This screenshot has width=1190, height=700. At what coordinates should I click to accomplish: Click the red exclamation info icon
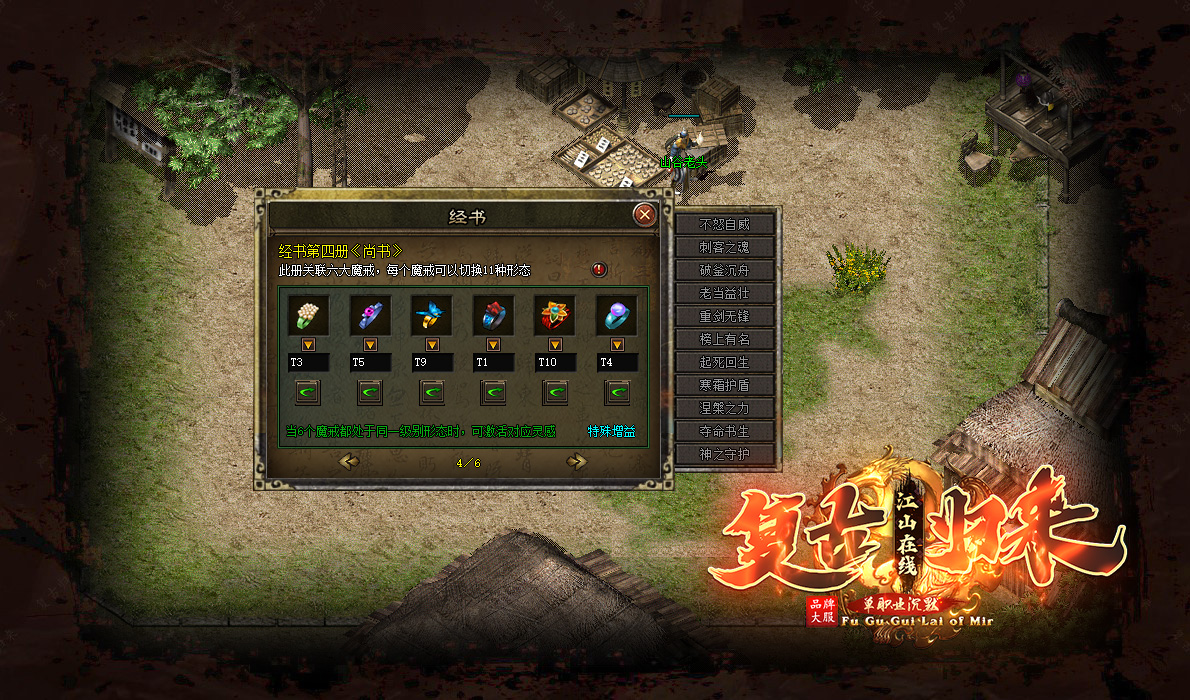coord(599,269)
